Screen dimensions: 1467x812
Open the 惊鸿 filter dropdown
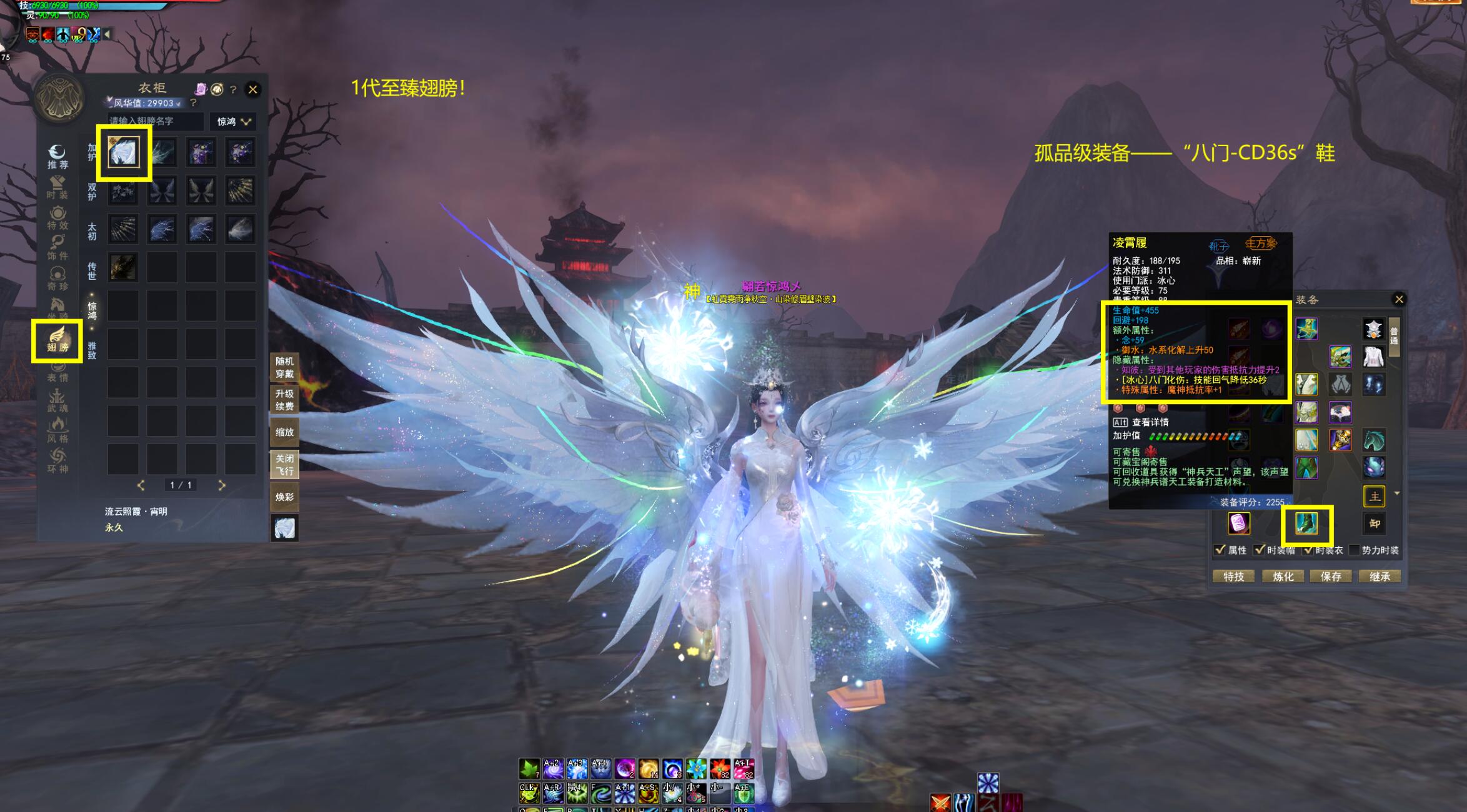point(234,121)
